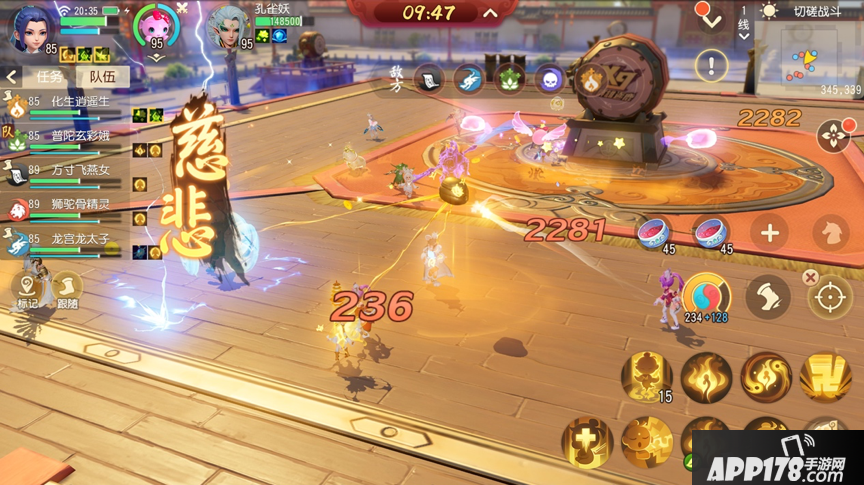Tap the horse mount button

tap(830, 233)
